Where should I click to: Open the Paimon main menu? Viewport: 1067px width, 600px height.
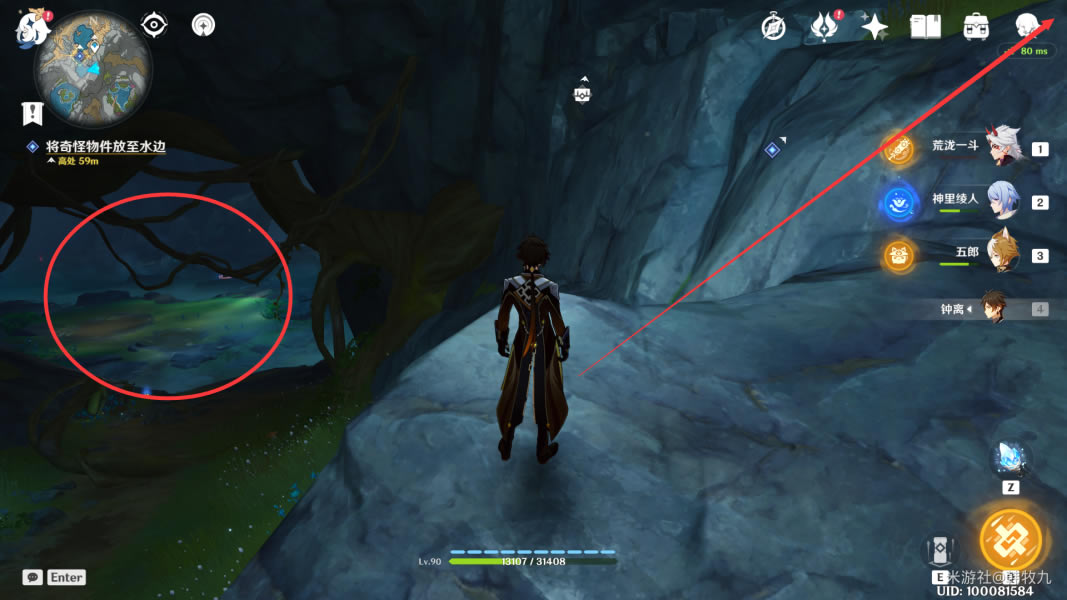click(x=32, y=28)
